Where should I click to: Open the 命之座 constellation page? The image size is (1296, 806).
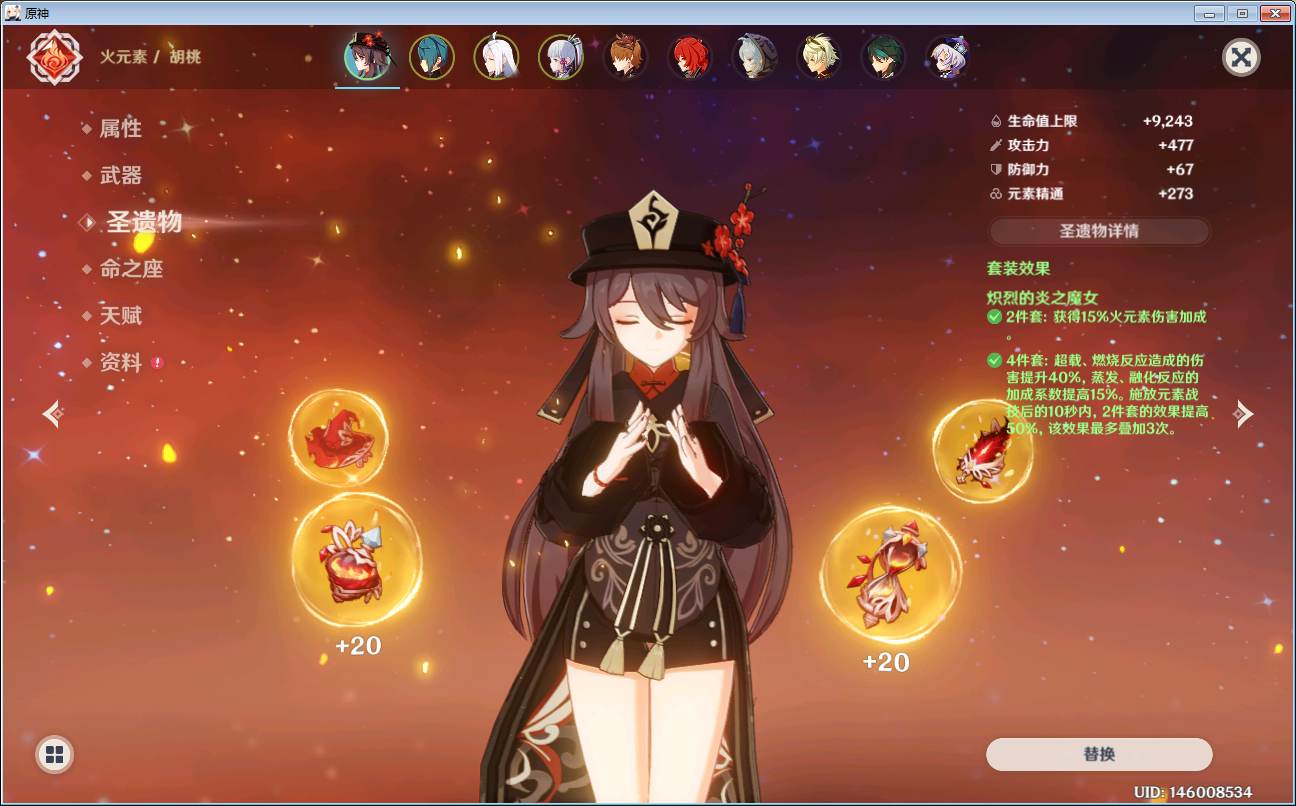coord(131,269)
